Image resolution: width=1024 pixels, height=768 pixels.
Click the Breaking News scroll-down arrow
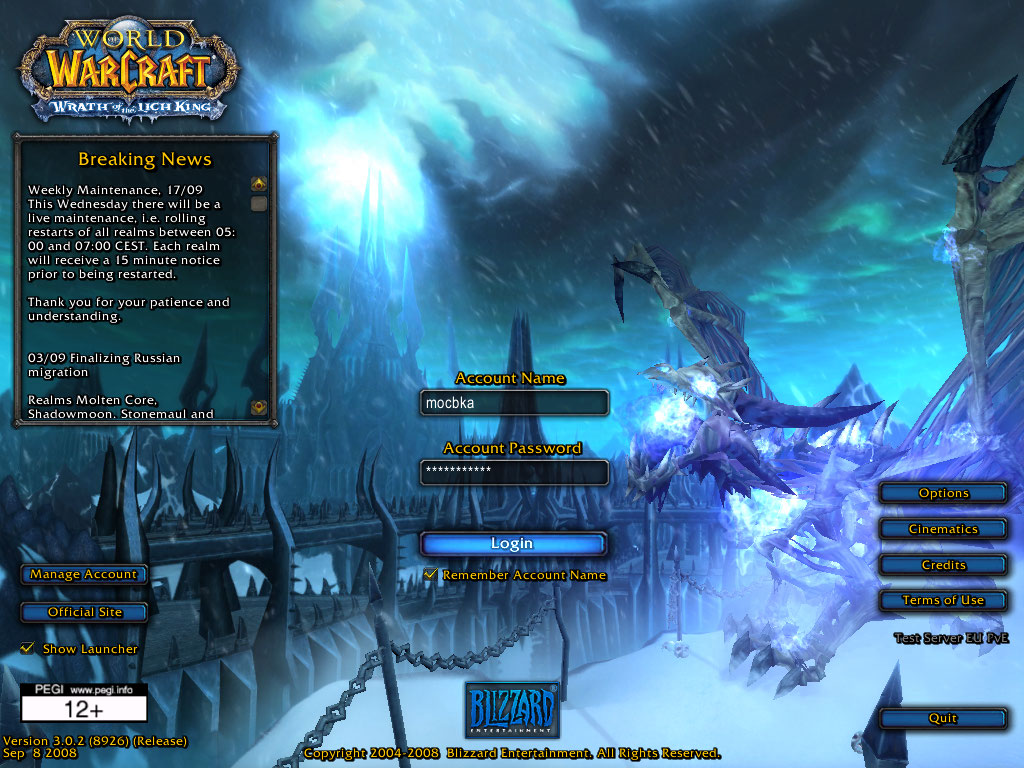[x=259, y=407]
